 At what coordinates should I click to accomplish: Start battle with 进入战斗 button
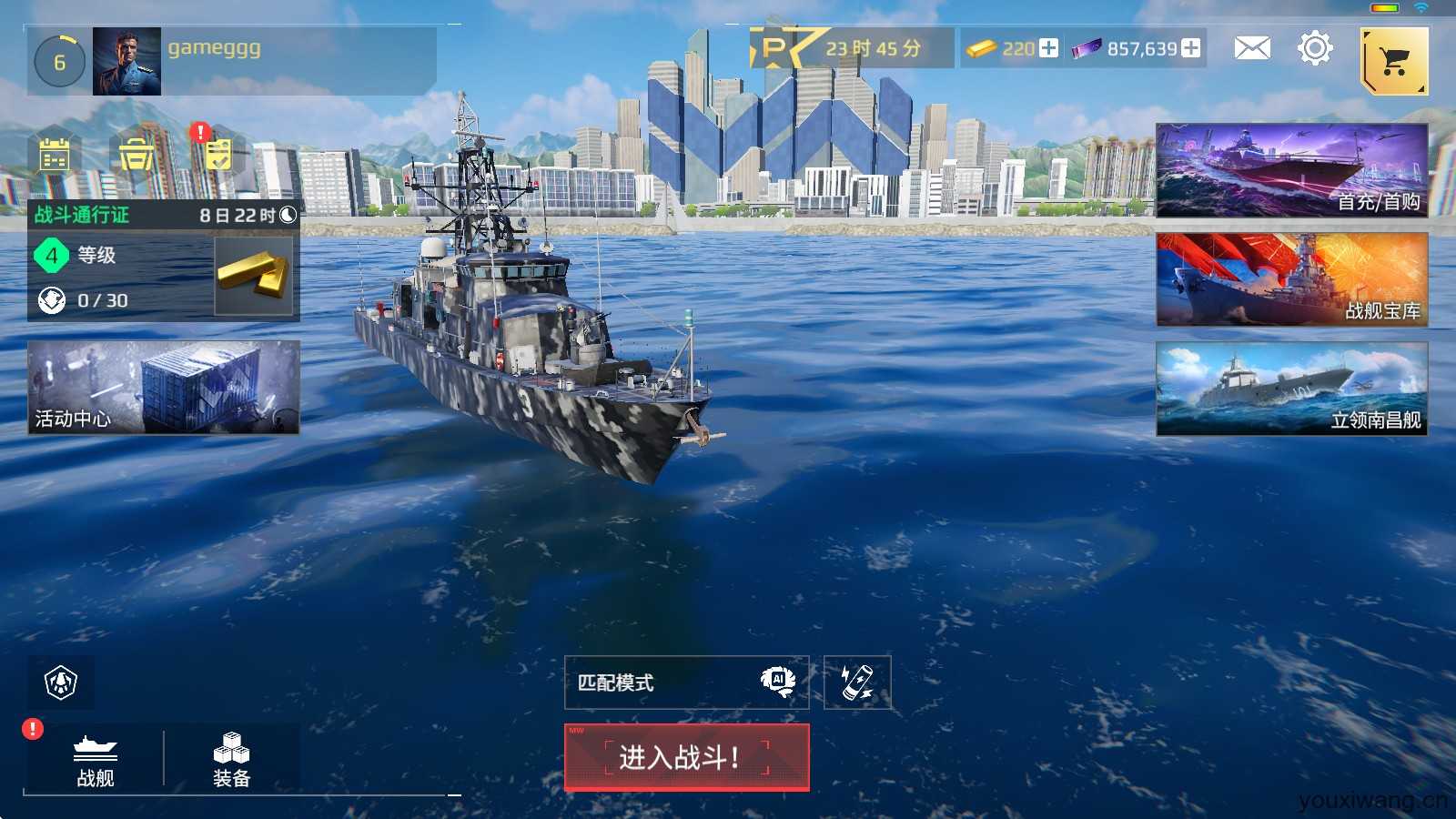tap(686, 757)
